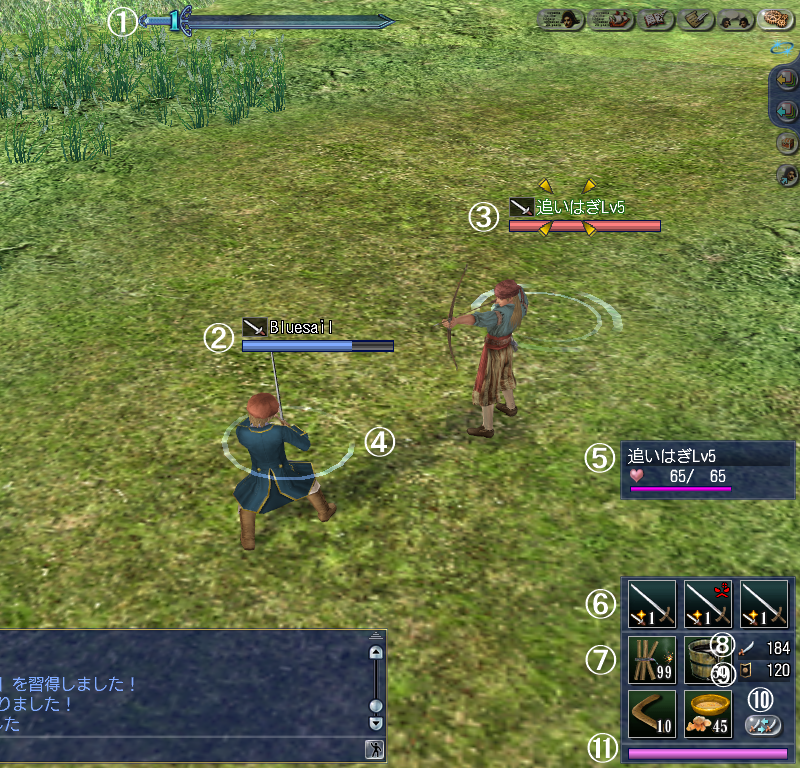Use the boomerang item with count 10
800x768 pixels.
652,713
